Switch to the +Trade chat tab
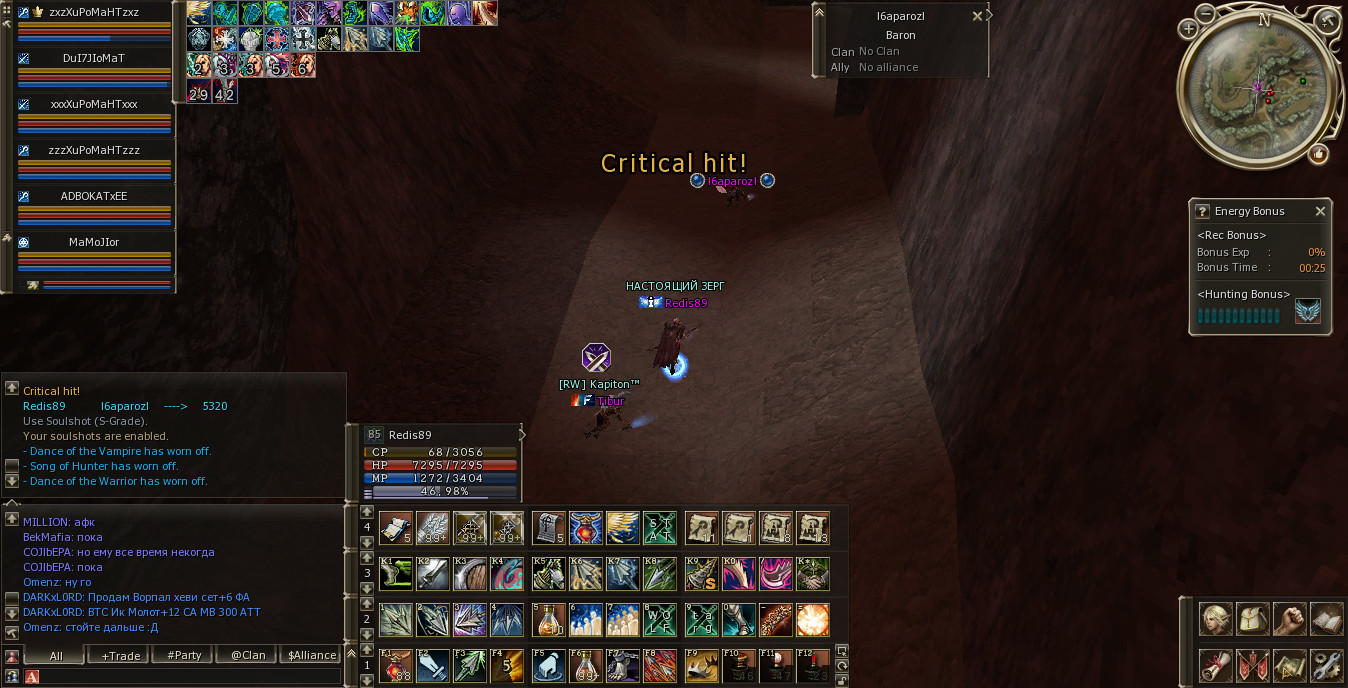This screenshot has width=1348, height=688. pos(120,655)
